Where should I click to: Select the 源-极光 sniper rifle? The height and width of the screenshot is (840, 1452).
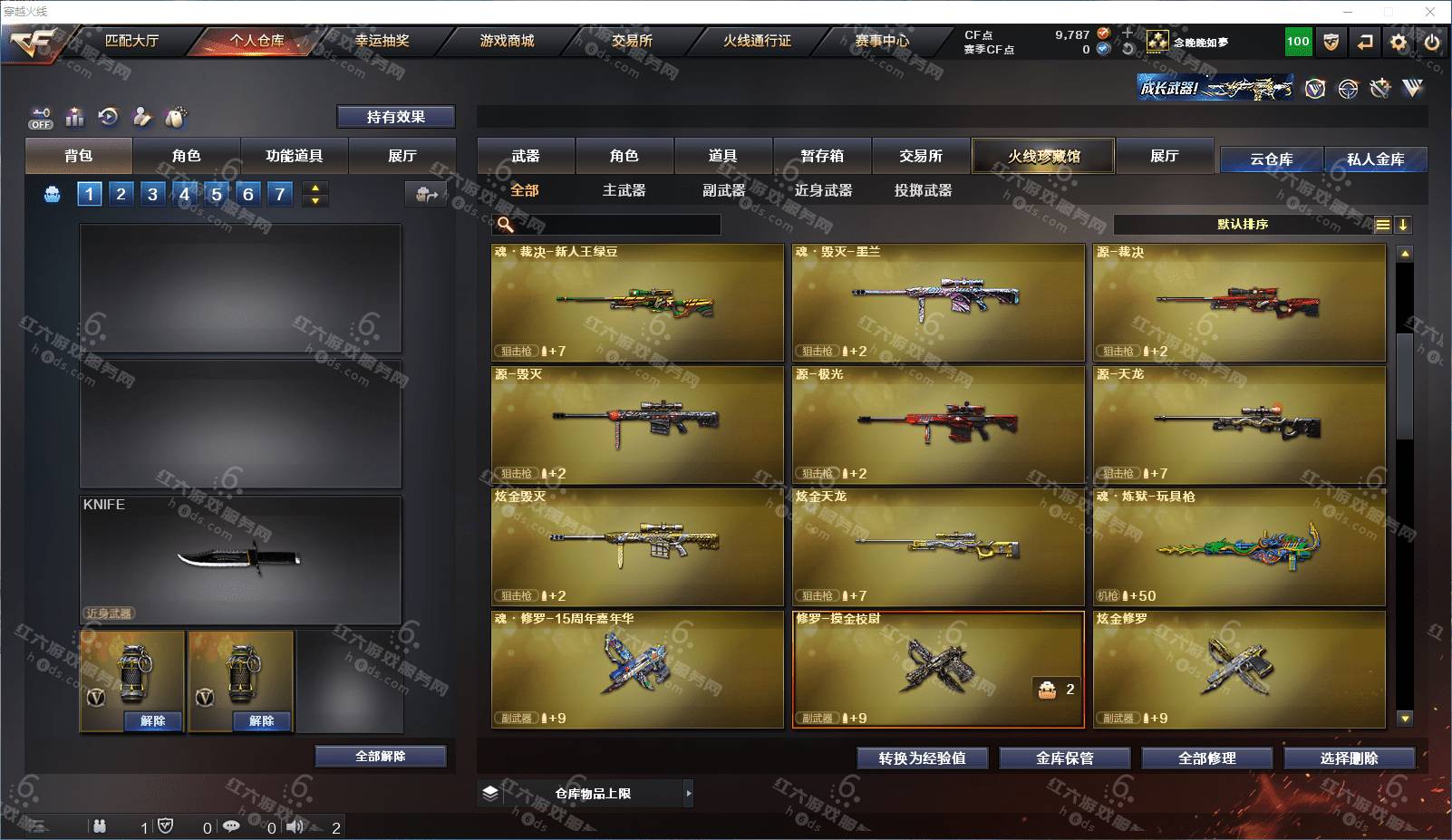[938, 424]
